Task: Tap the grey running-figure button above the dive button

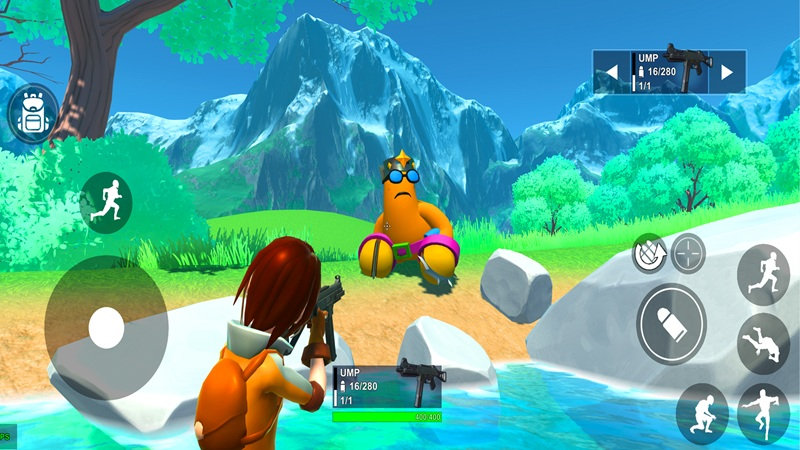Action: [763, 274]
